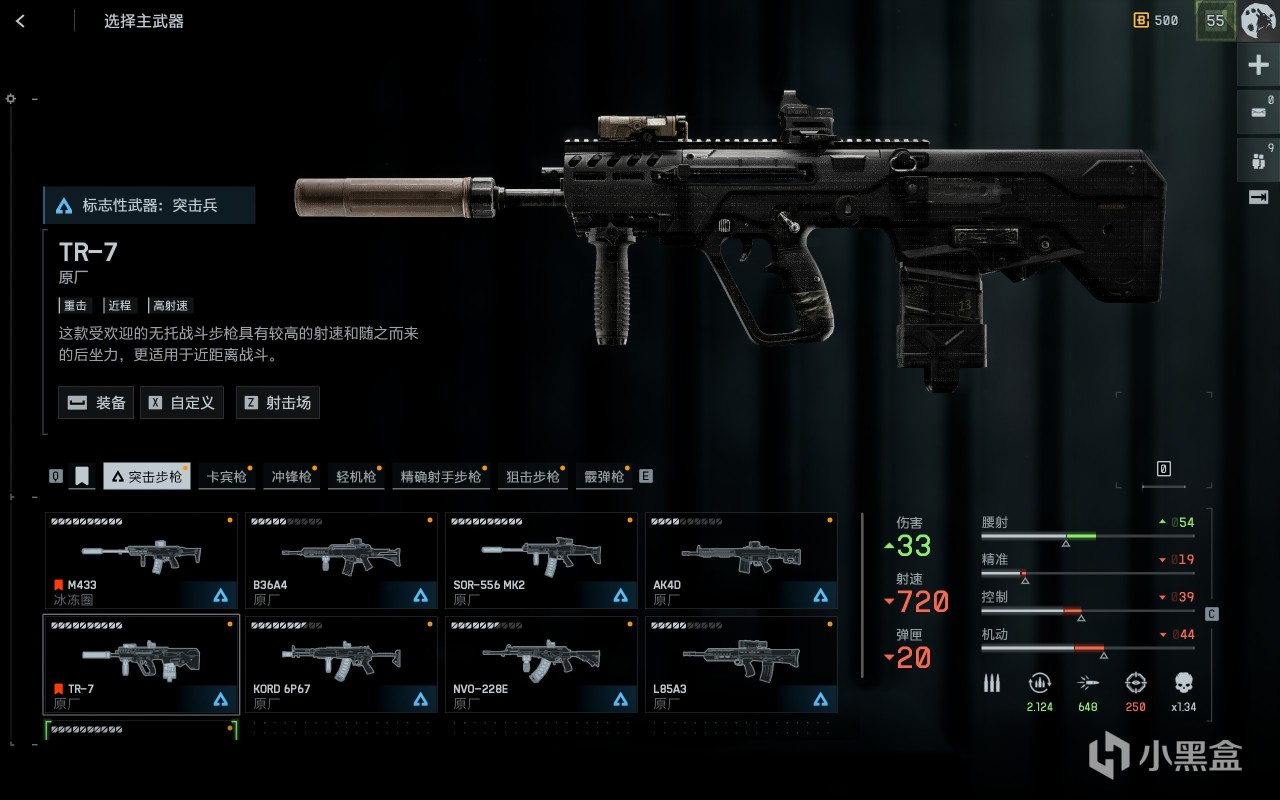Switch to the 冲锋枪 SMG tab
The image size is (1280, 800).
[291, 477]
